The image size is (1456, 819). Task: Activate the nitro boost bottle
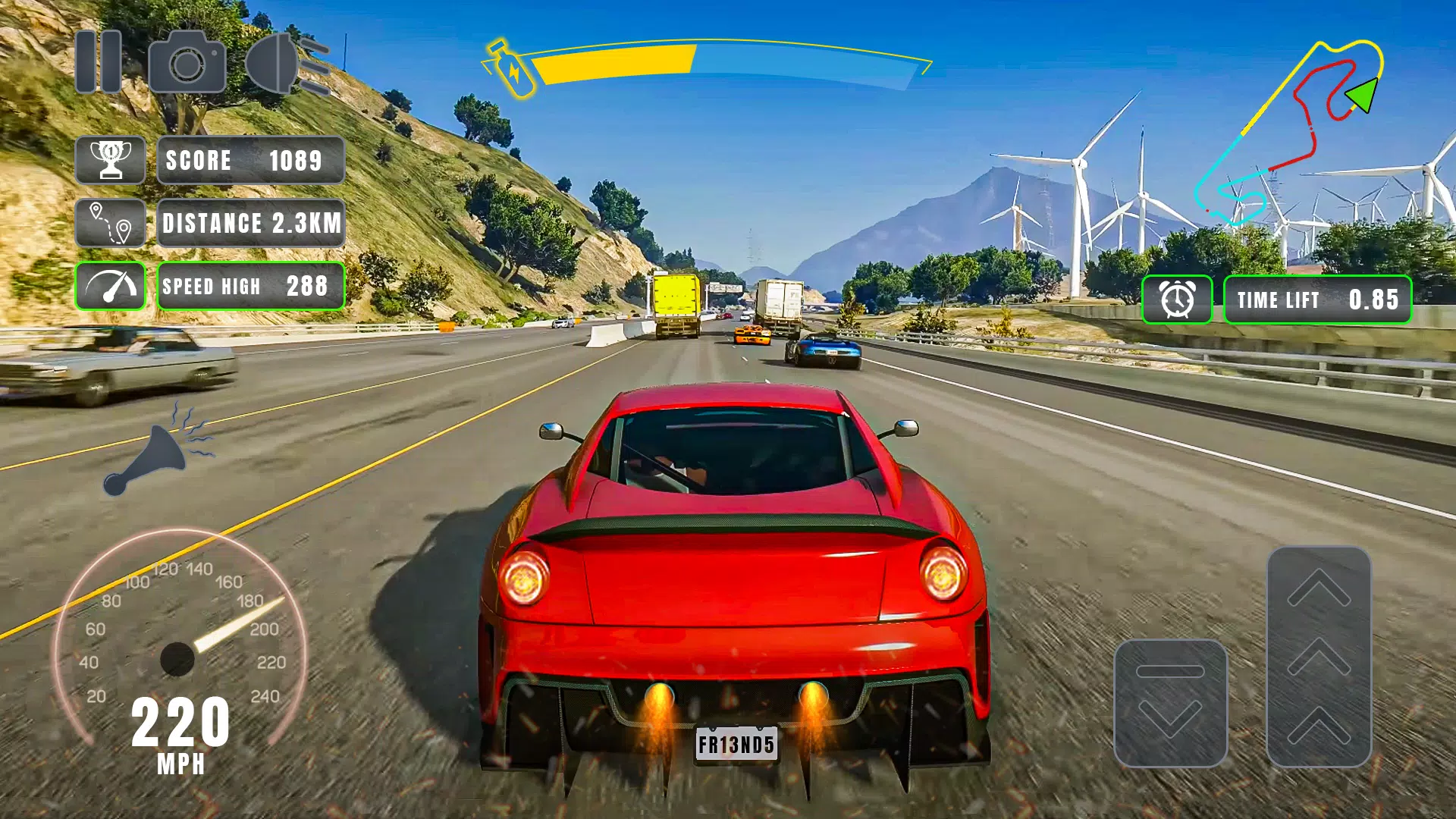510,68
